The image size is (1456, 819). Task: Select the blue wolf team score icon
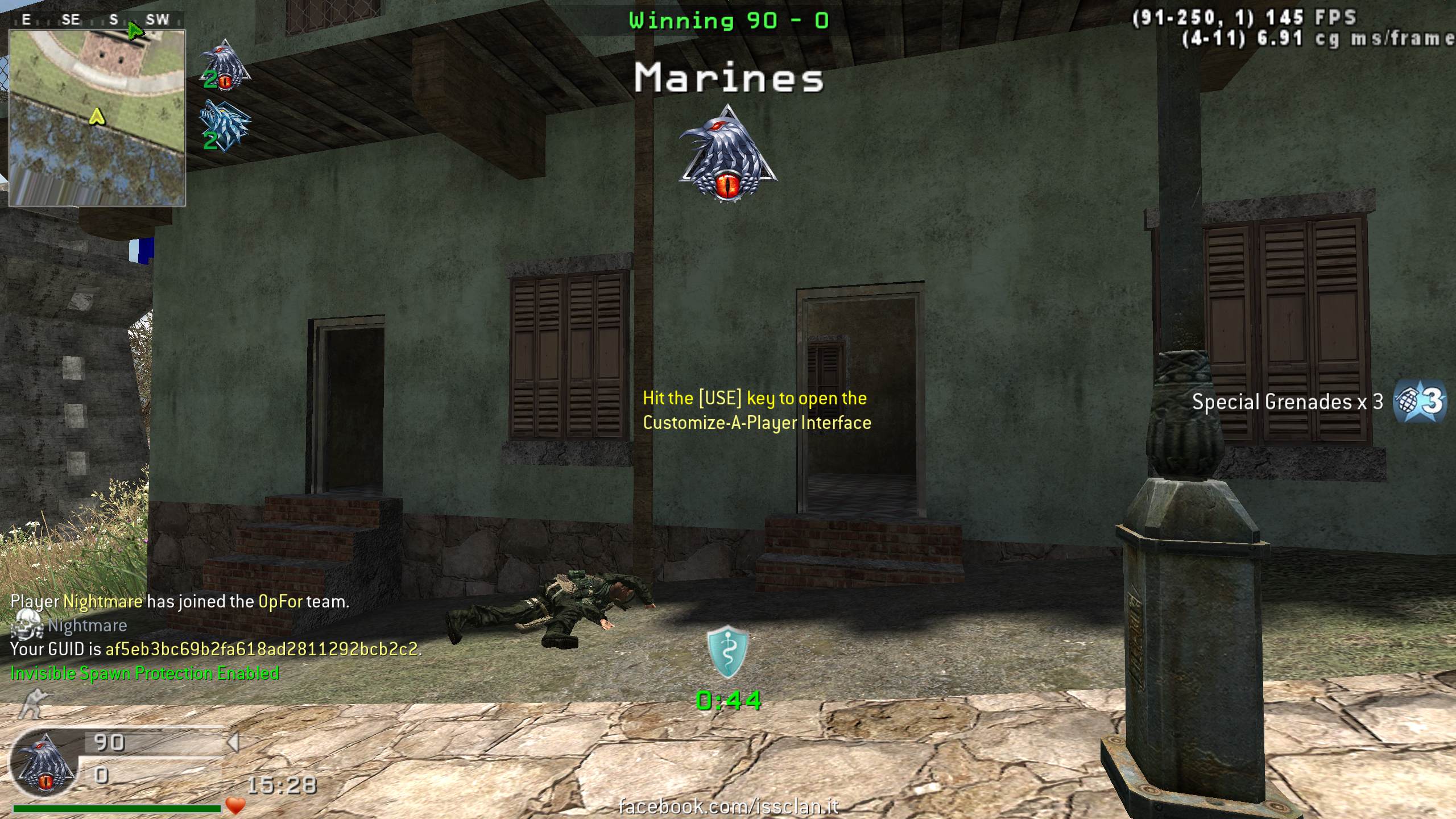tap(225, 126)
